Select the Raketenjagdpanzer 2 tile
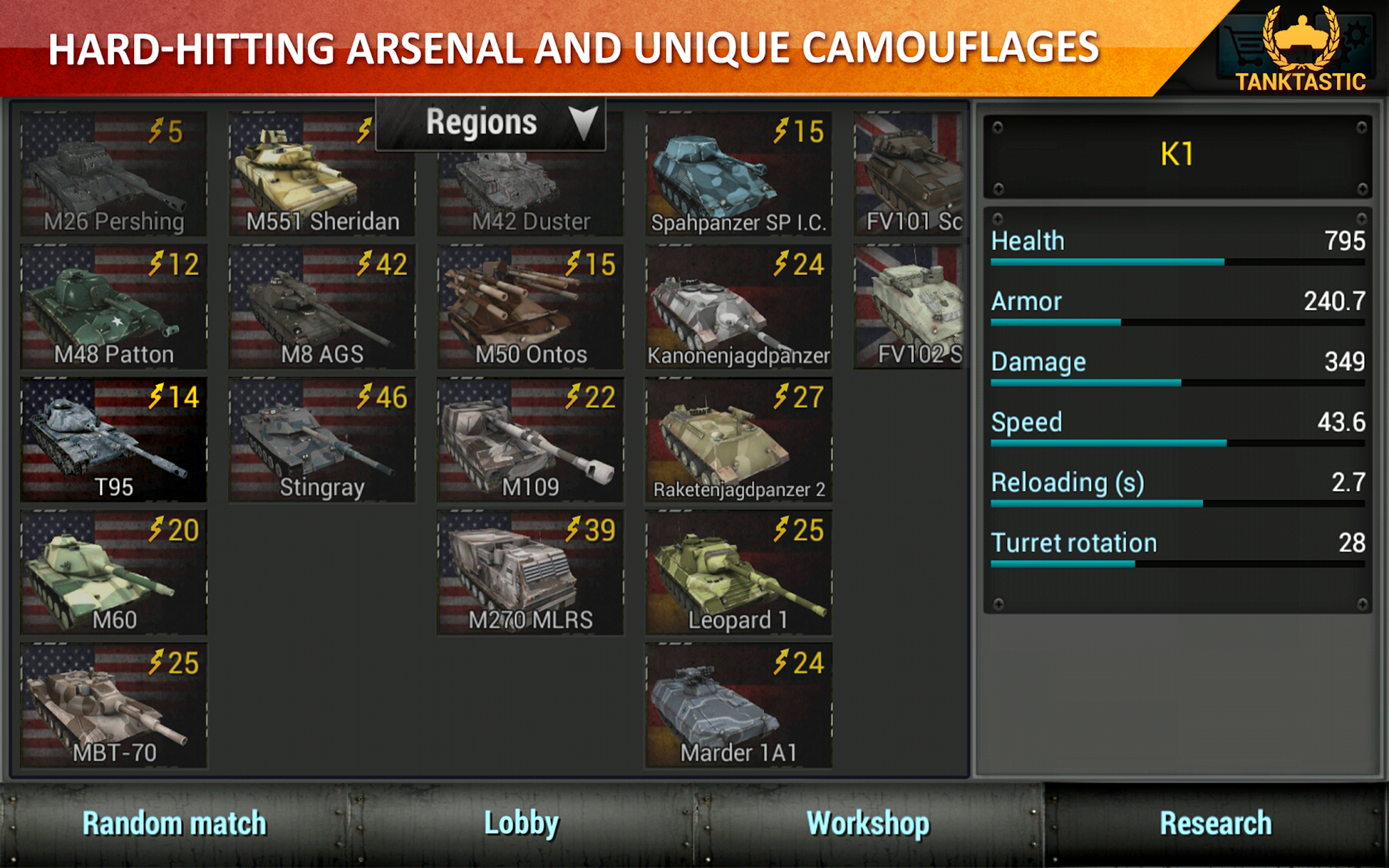1389x868 pixels. [x=738, y=440]
